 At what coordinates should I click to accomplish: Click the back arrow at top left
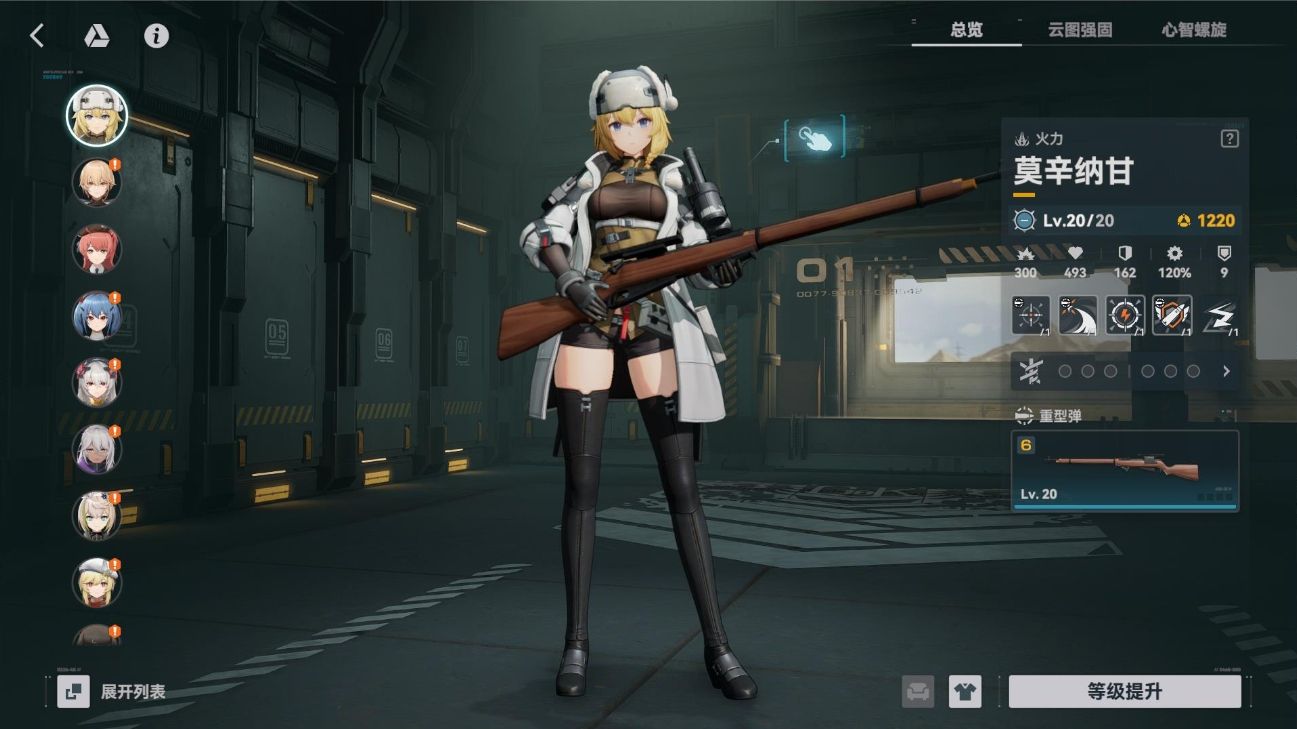(x=37, y=34)
